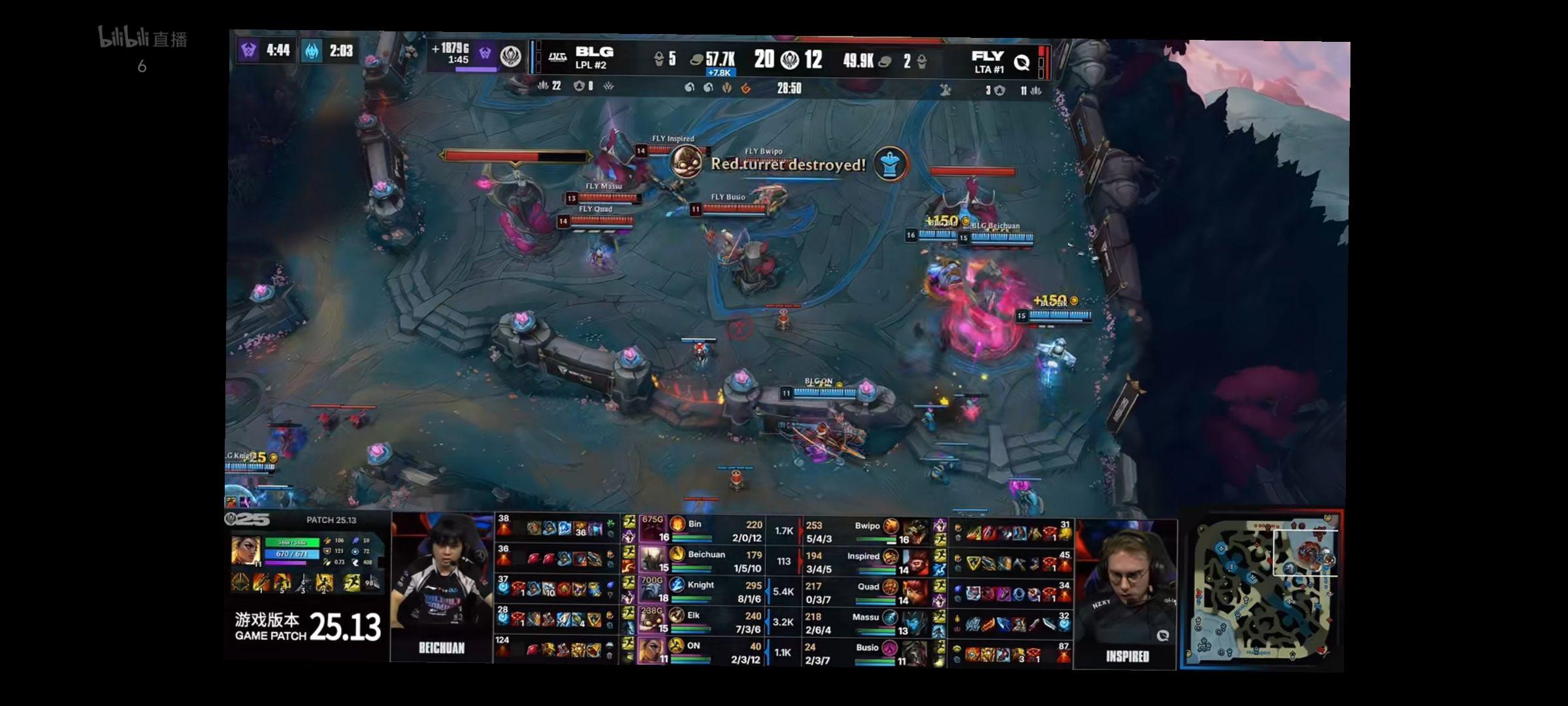Viewport: 1568px width, 706px height.
Task: Click the FLY team logo in the scoreboard
Action: (x=1021, y=62)
